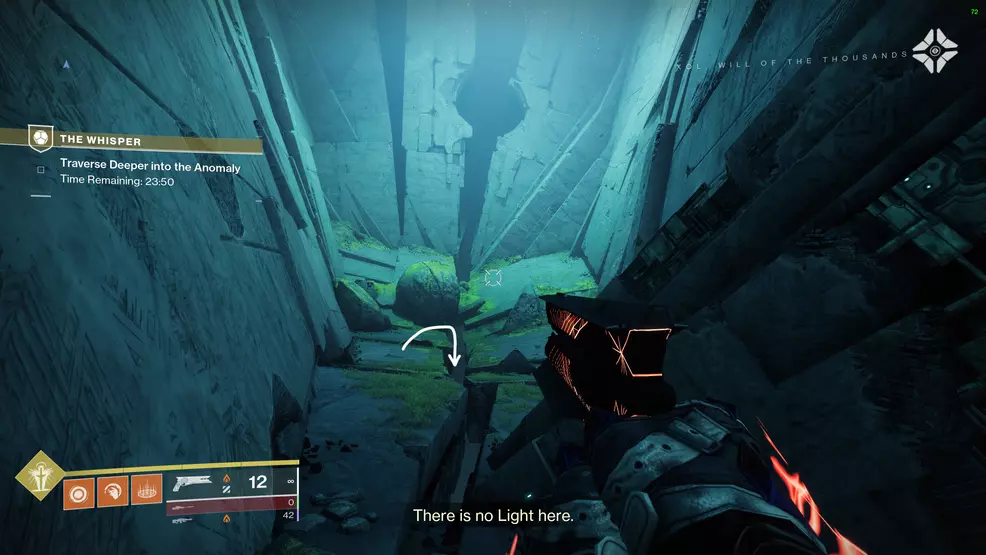
Task: Select the lowest weapon icon below the red bar
Action: point(182,520)
